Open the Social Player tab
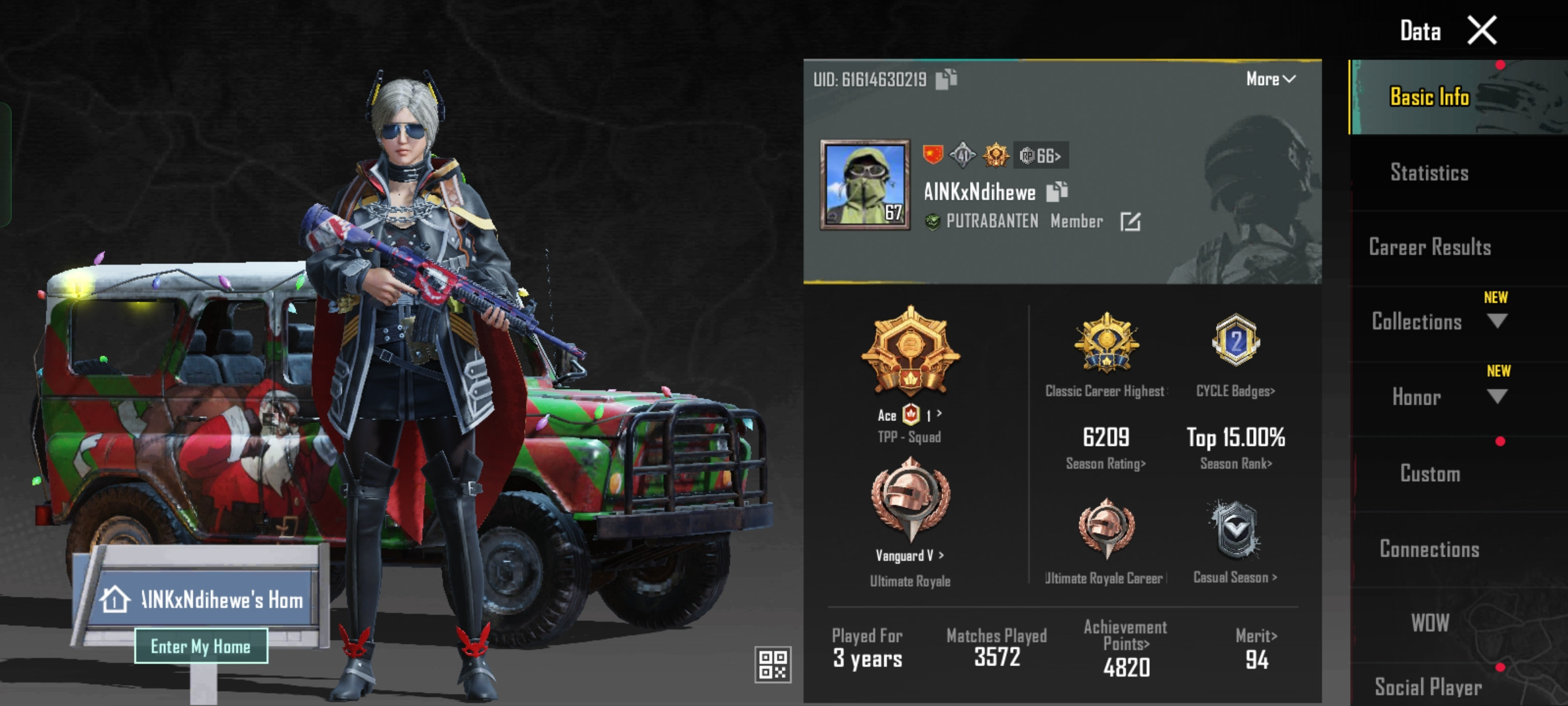1568x706 pixels. pos(1428,686)
